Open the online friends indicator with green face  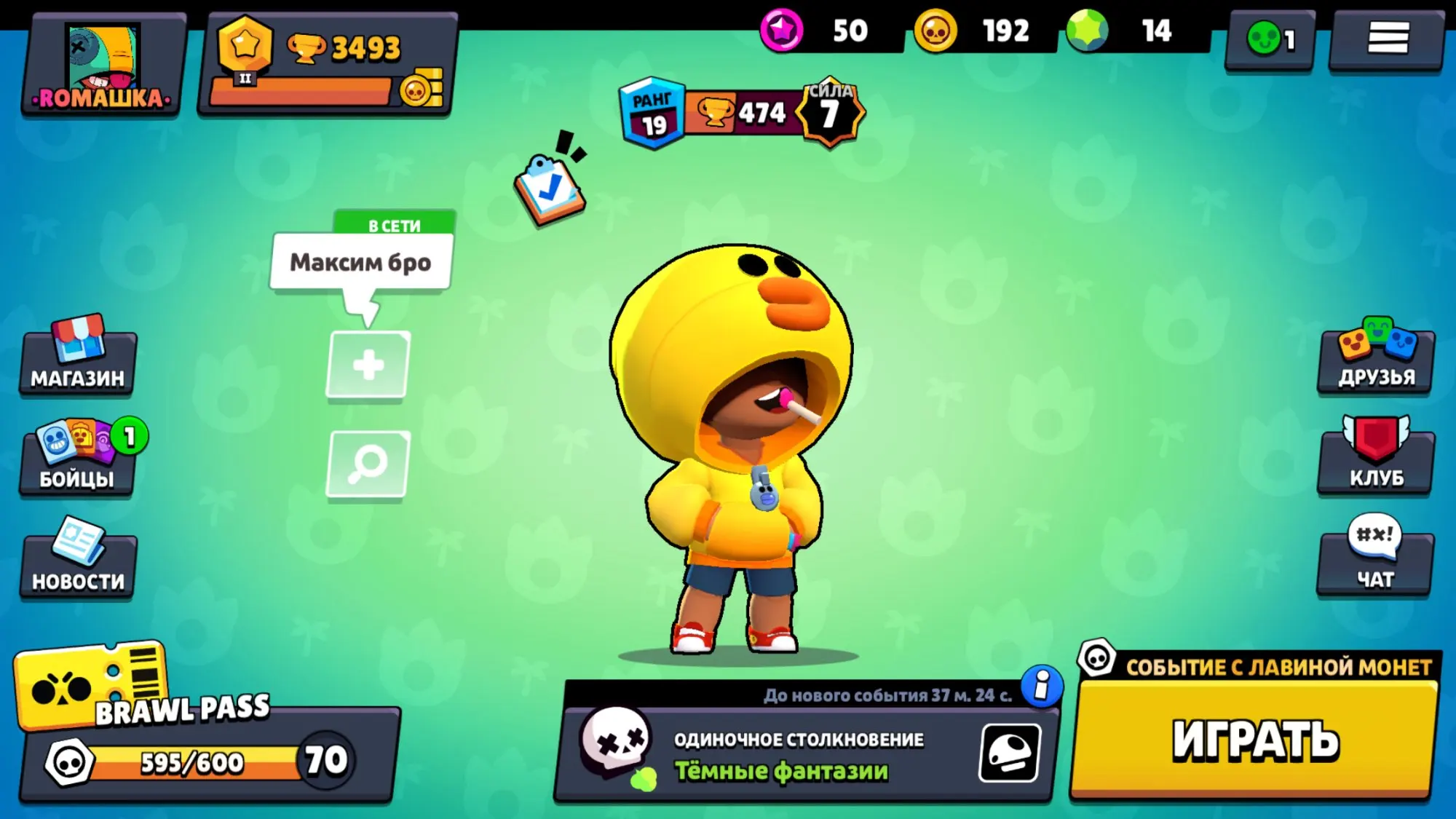(x=1270, y=39)
